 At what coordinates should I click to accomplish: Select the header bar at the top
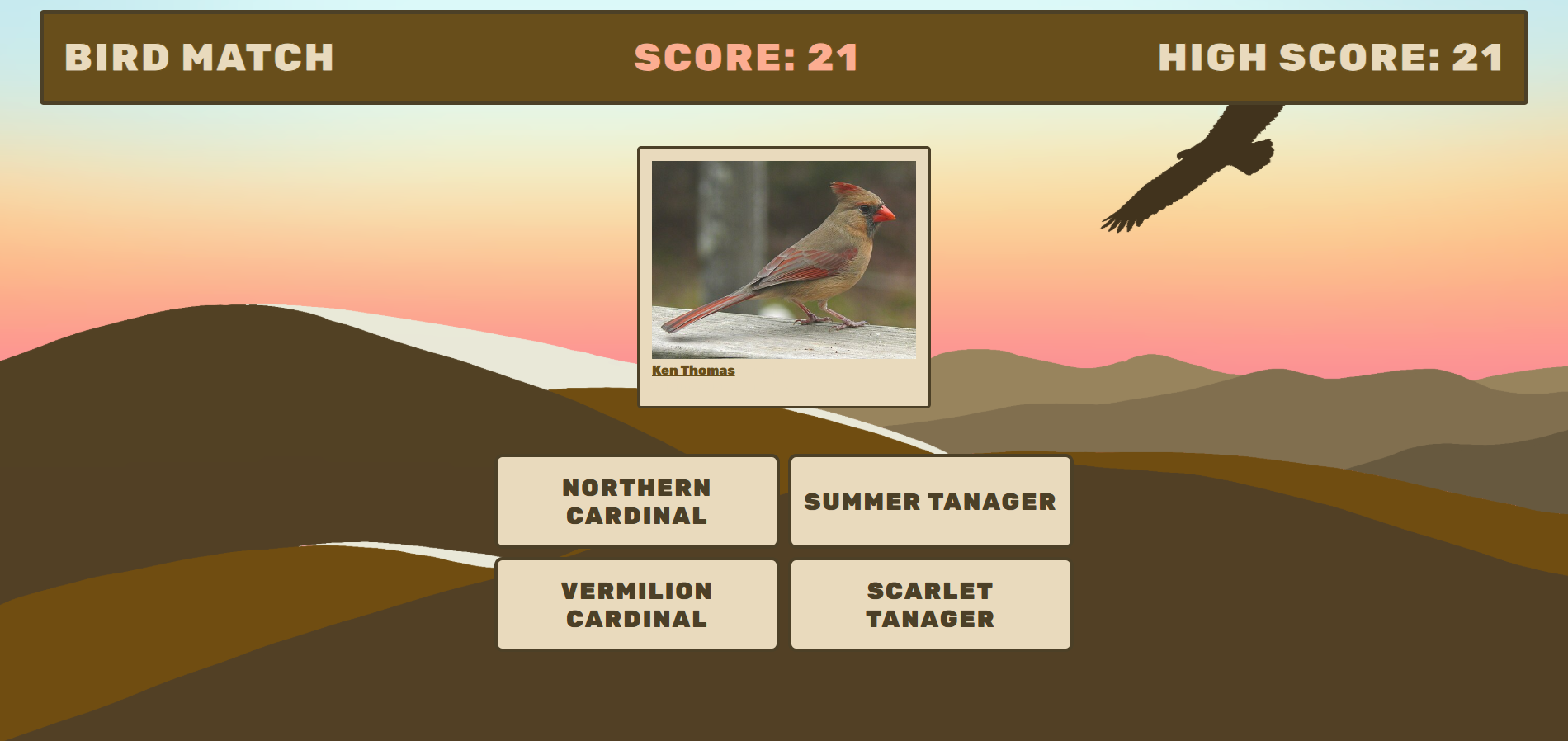click(x=784, y=56)
